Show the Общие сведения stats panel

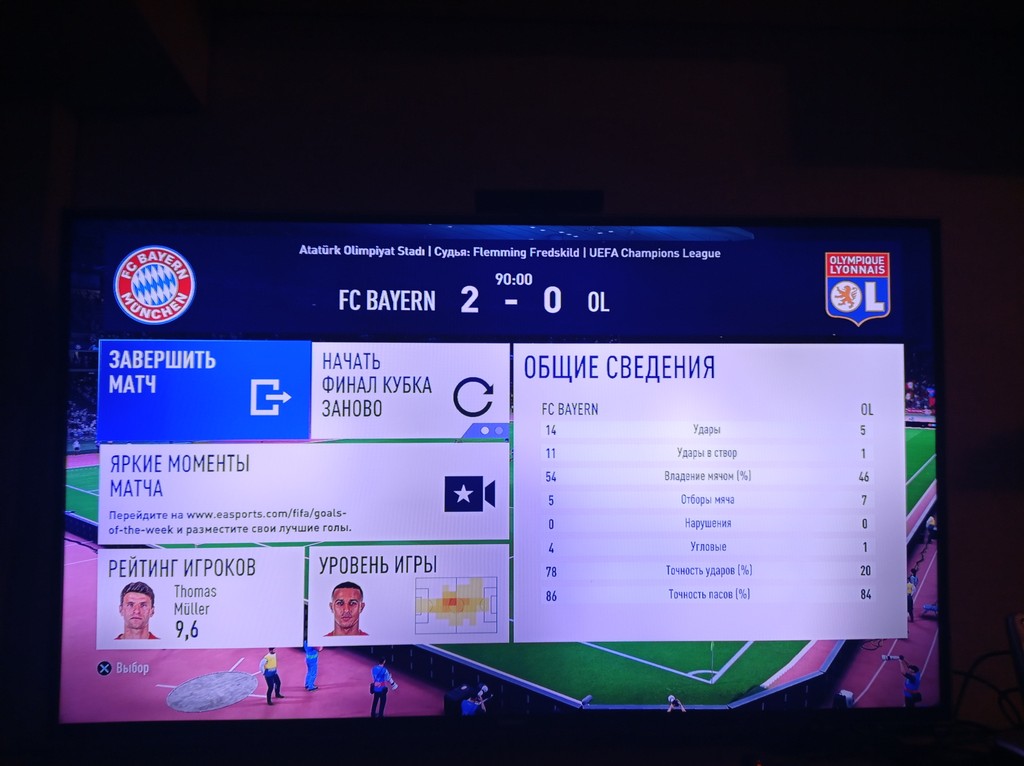point(708,492)
